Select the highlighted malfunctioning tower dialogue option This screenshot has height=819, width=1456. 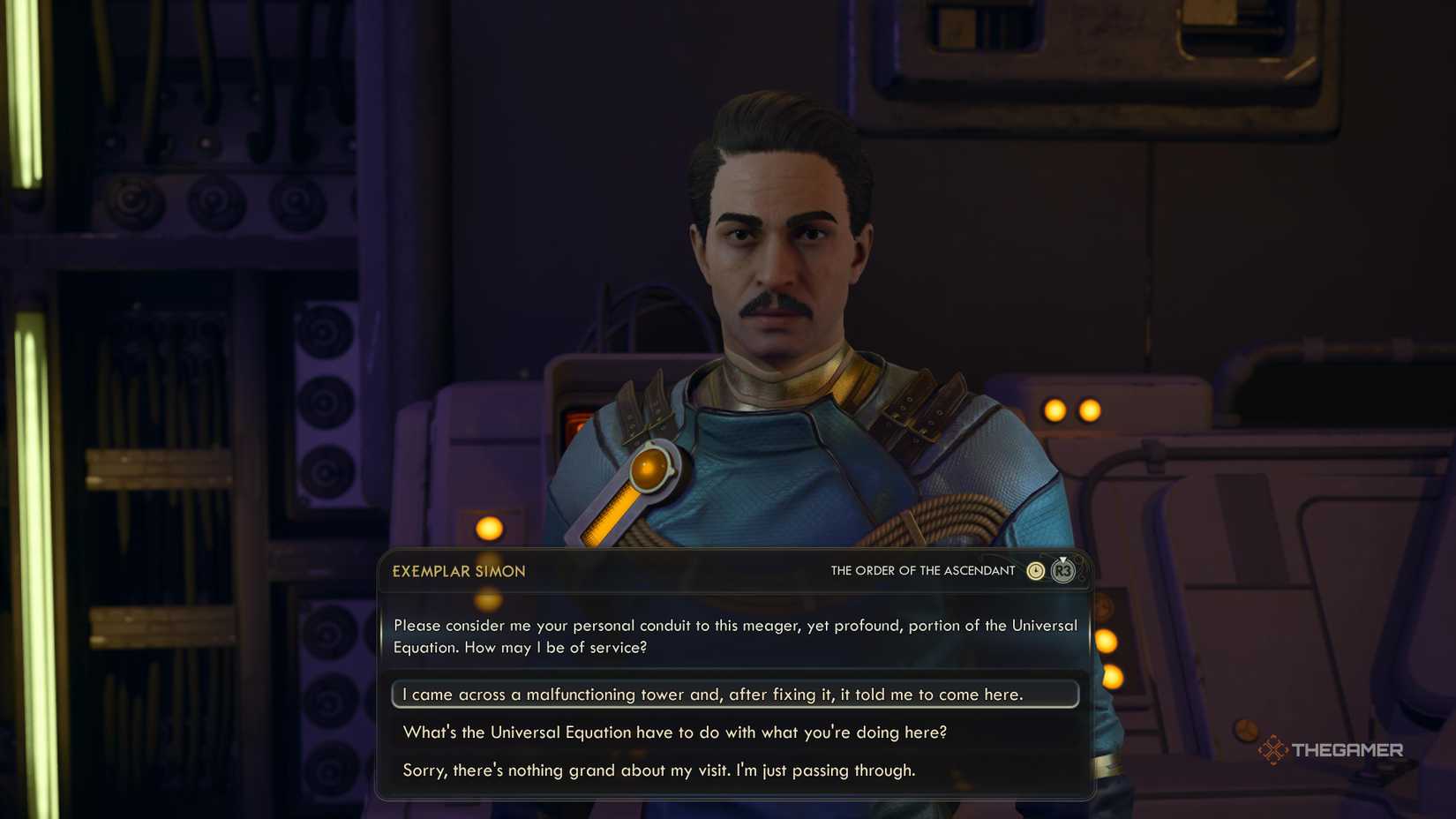click(734, 695)
